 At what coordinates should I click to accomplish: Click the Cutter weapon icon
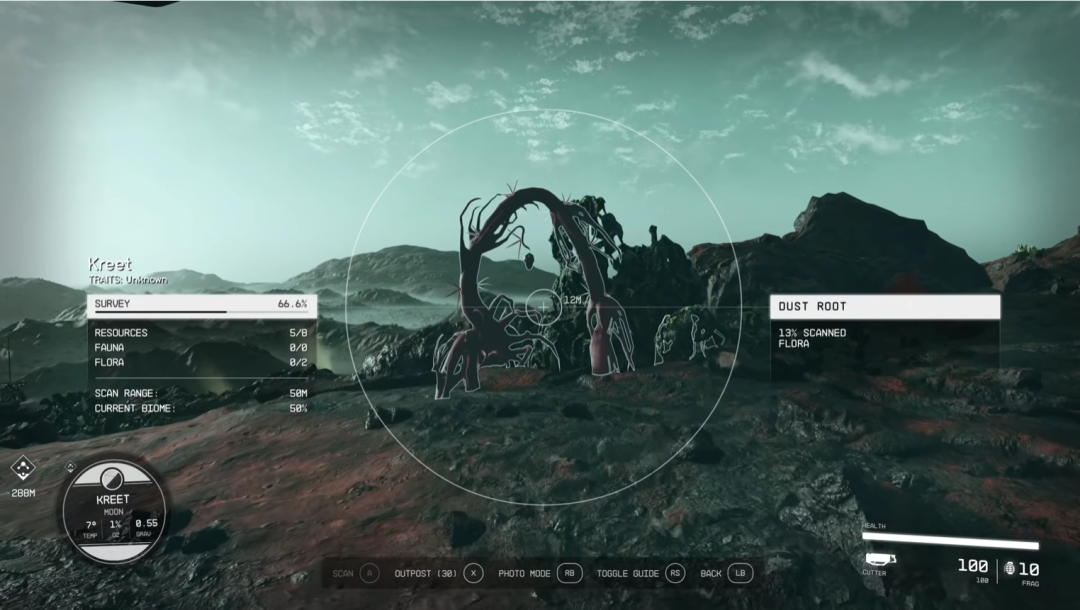pyautogui.click(x=879, y=559)
